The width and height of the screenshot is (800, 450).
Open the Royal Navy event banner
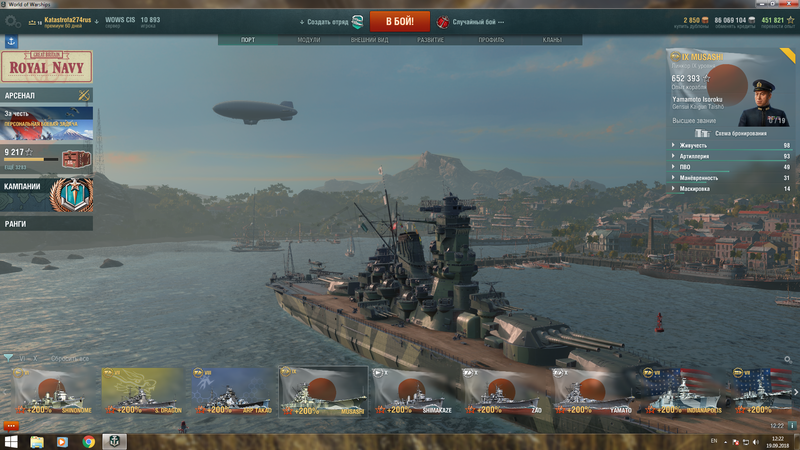tap(47, 67)
